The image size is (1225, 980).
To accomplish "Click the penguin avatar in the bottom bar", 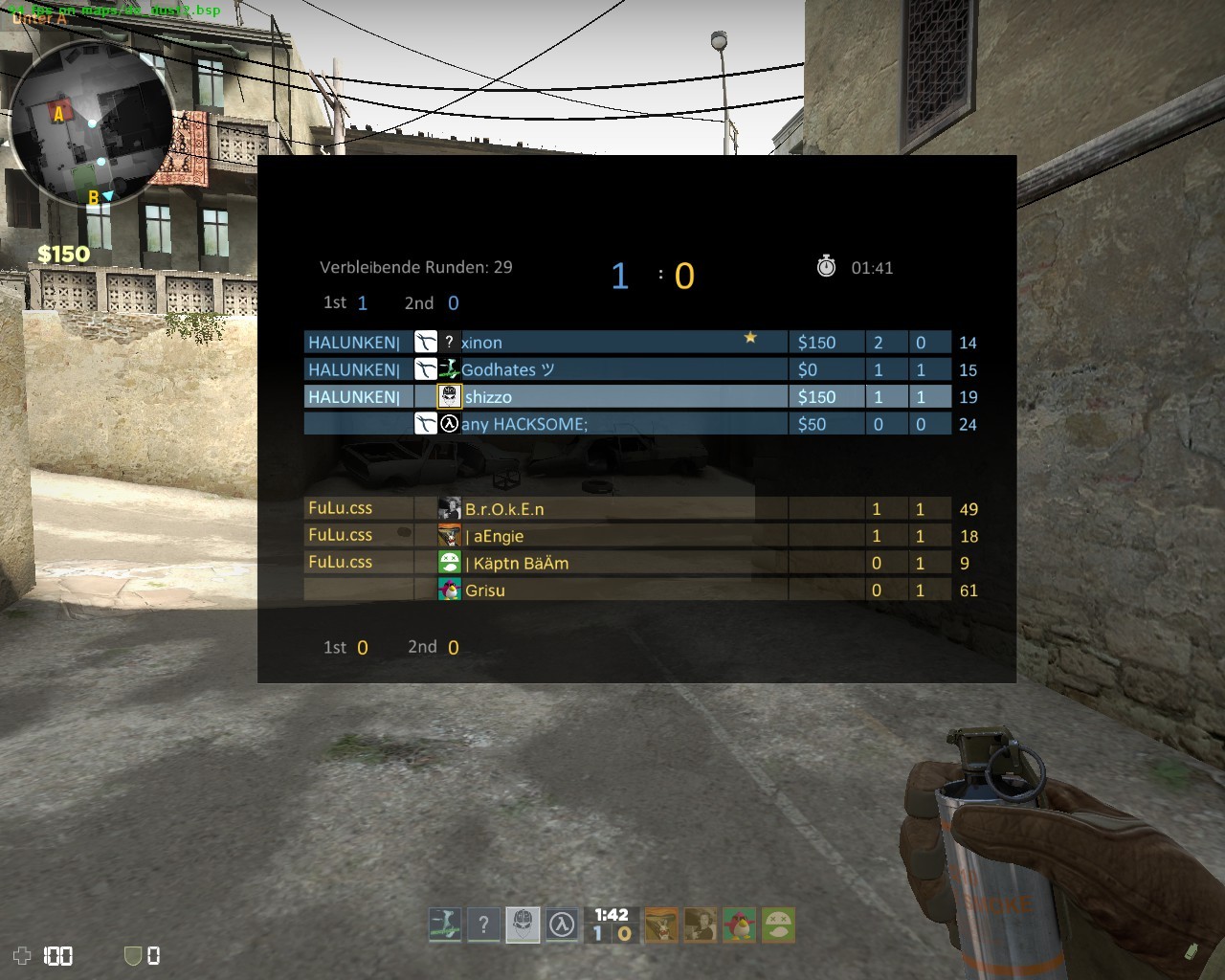I will pos(737,924).
